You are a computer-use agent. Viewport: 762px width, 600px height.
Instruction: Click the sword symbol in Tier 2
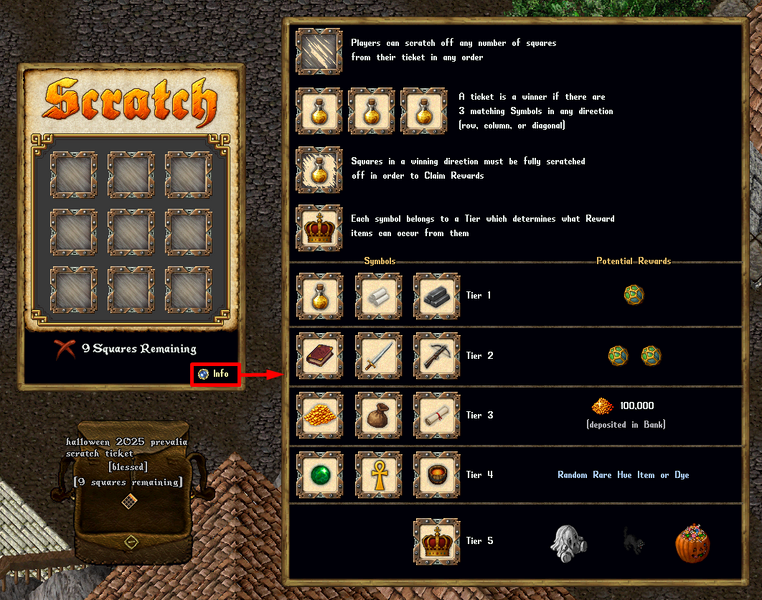click(378, 355)
